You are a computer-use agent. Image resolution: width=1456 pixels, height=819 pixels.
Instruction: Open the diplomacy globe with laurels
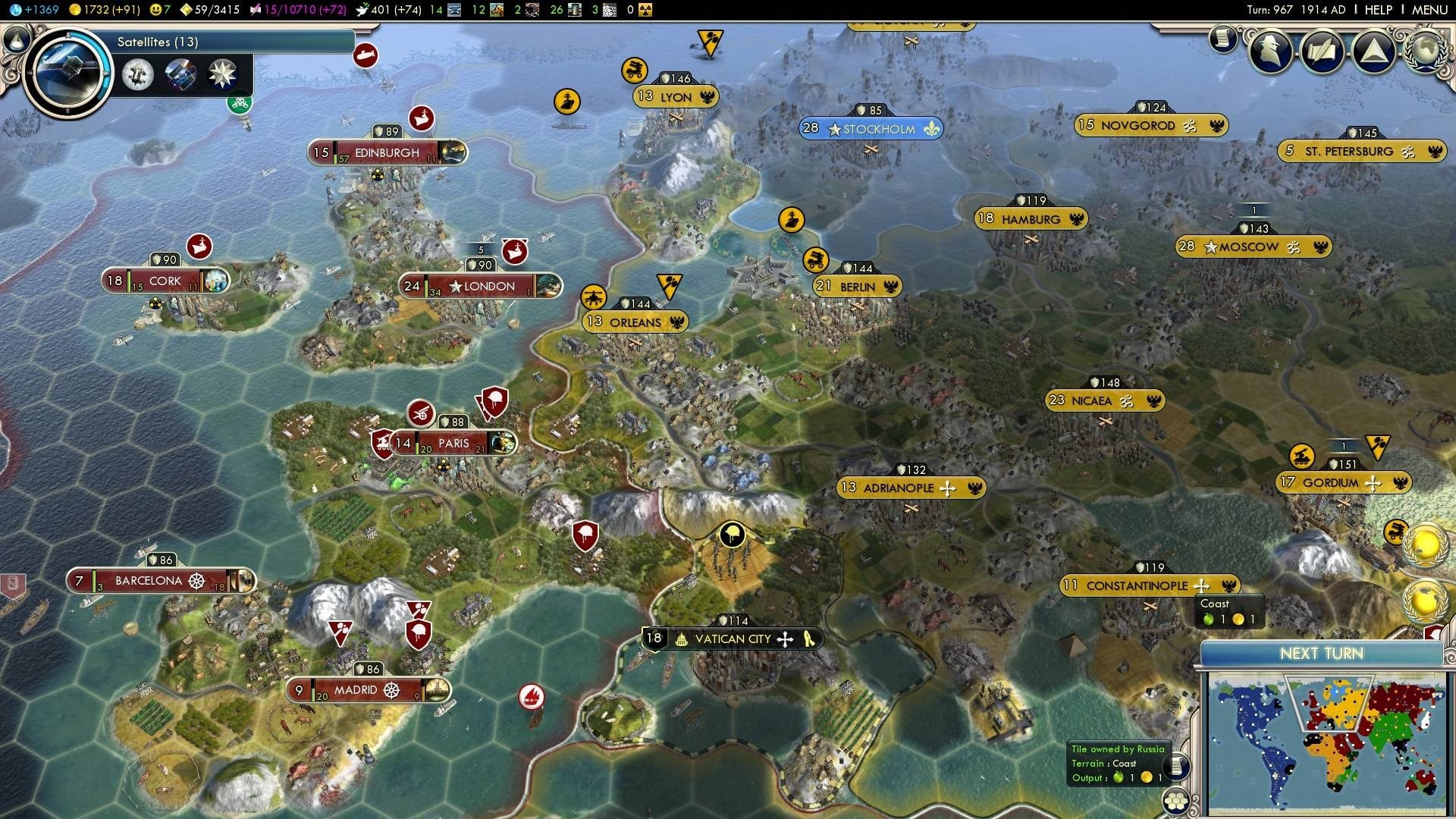[x=1425, y=52]
